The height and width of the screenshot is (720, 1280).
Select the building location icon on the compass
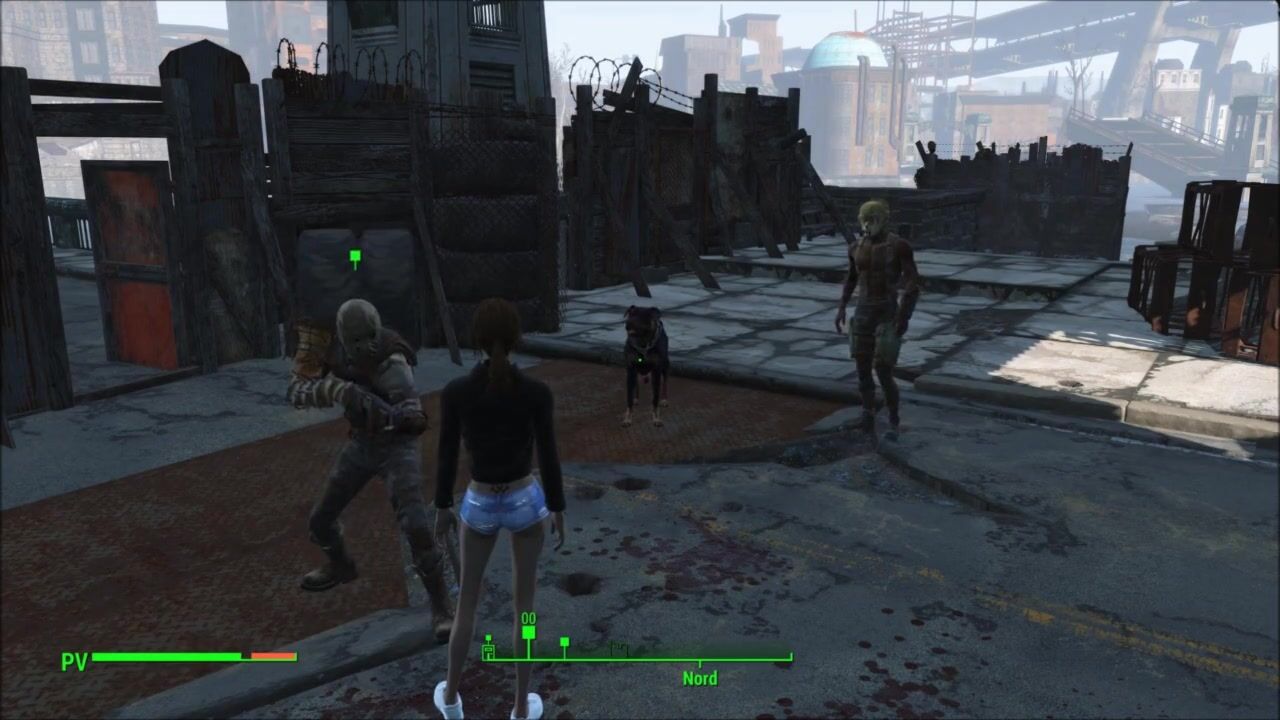click(x=488, y=652)
